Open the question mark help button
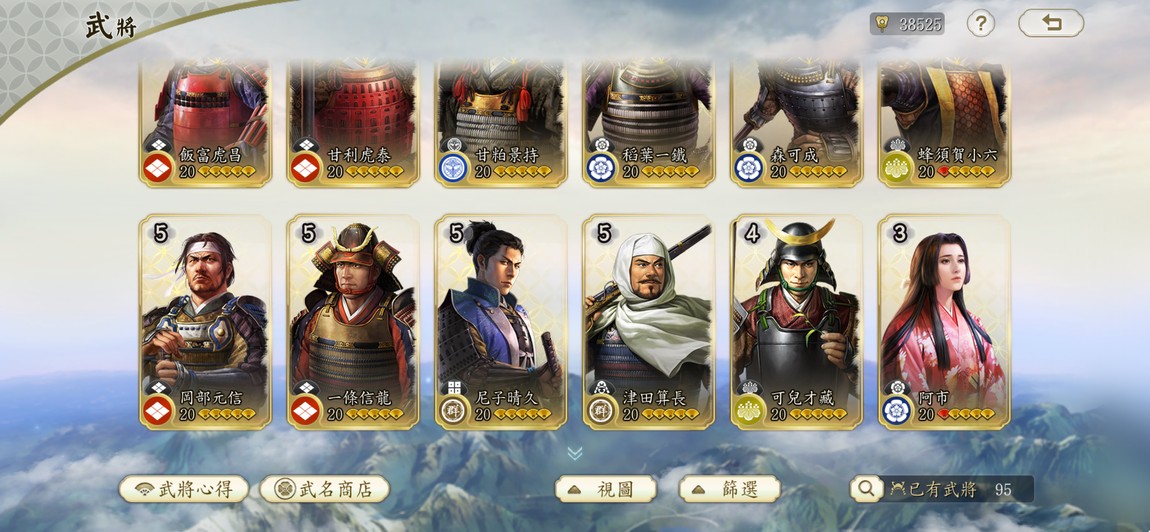This screenshot has height=532, width=1150. (x=980, y=23)
